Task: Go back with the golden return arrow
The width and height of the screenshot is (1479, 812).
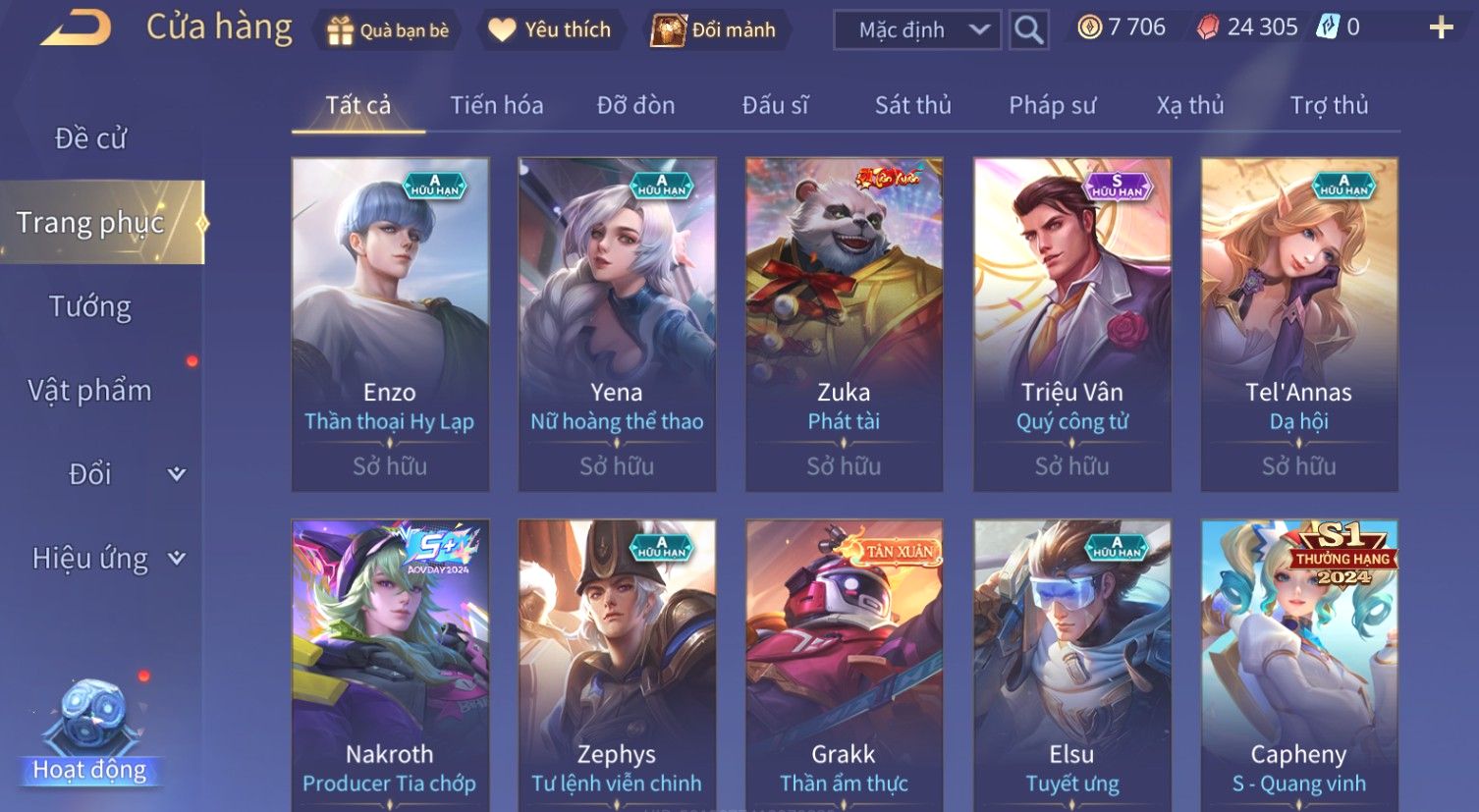Action: click(76, 28)
